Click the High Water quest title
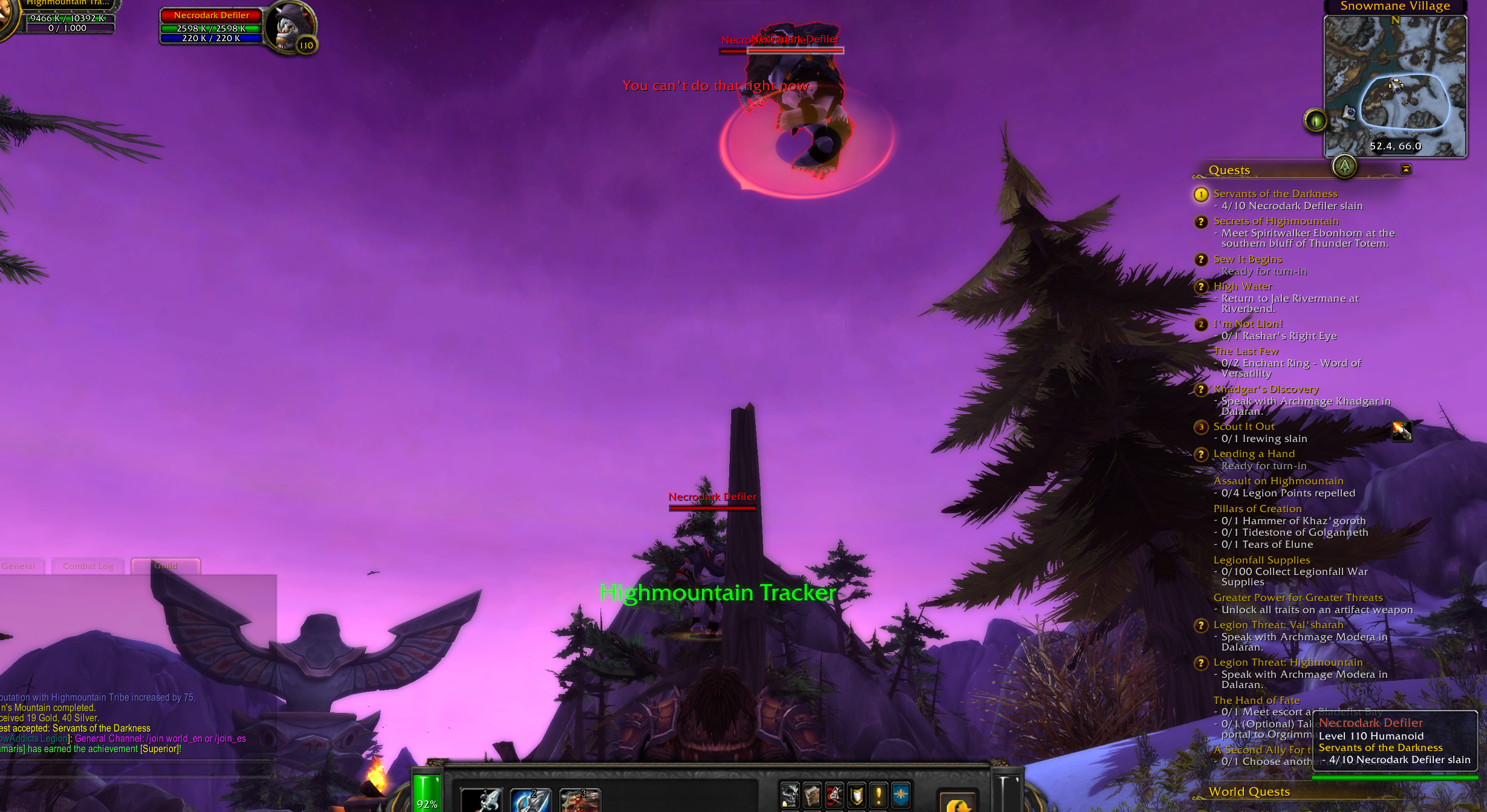The image size is (1487, 812). coord(1242,287)
